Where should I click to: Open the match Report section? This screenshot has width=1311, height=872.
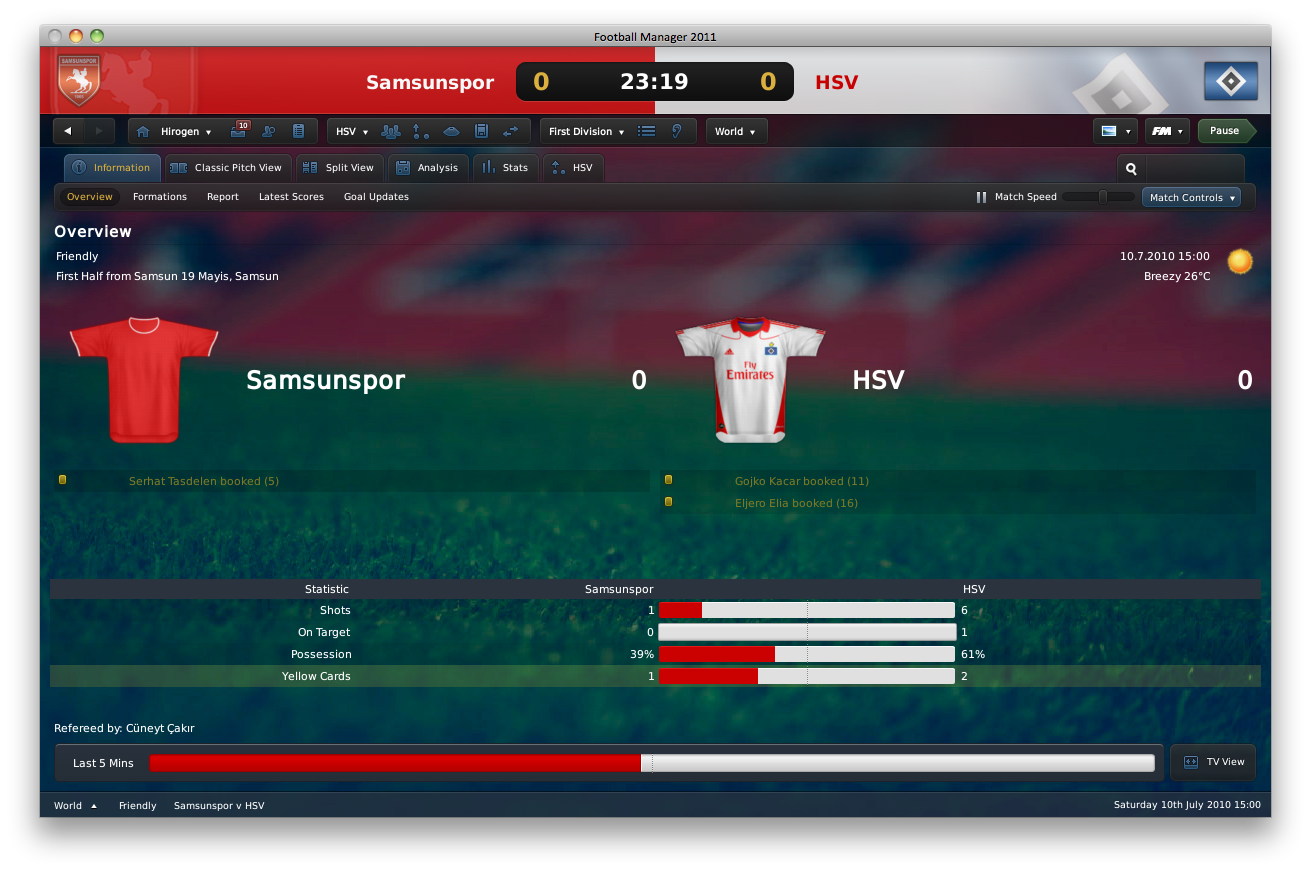(223, 197)
